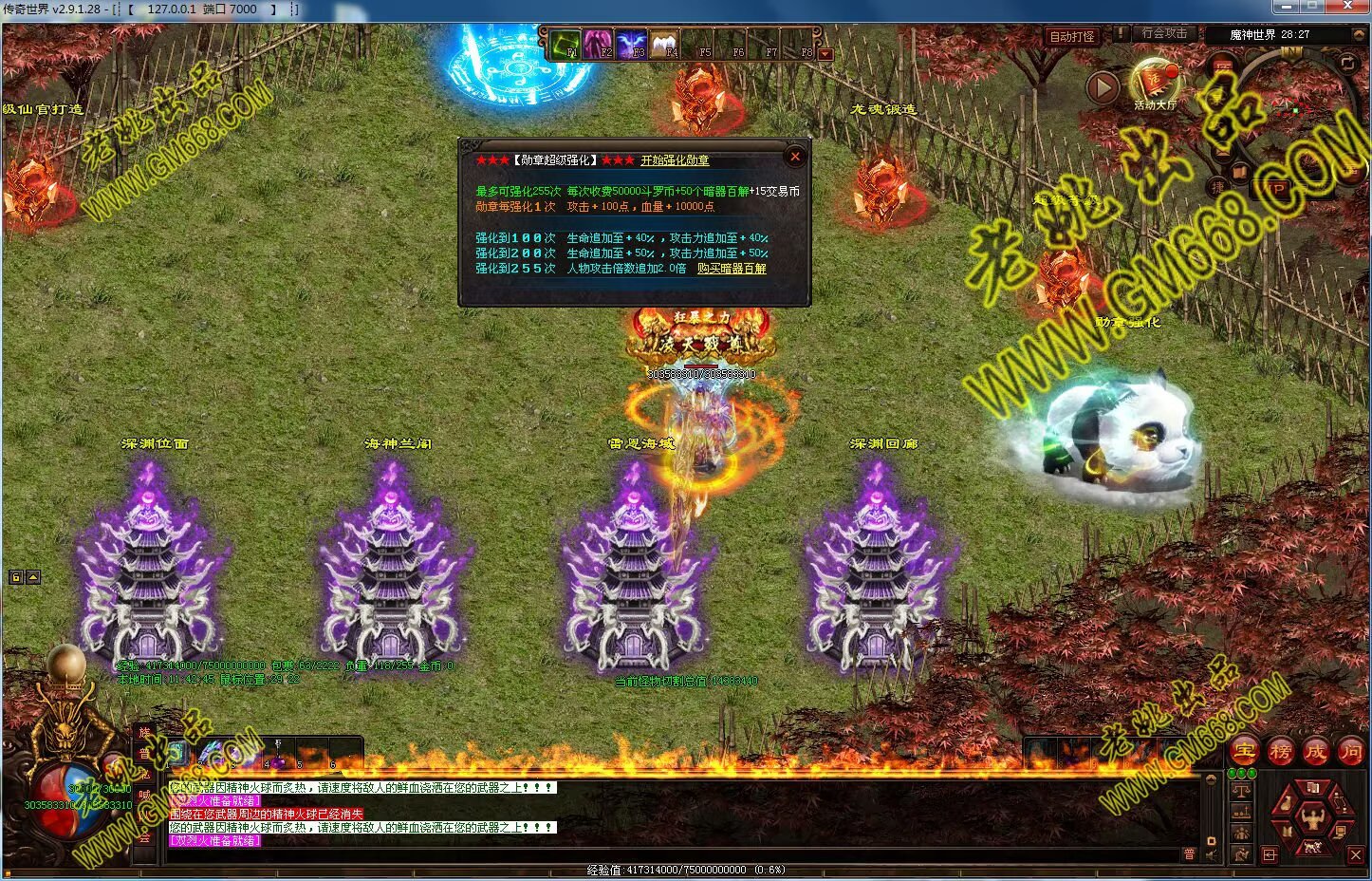Switch chat channel to 喊 shout
1372x881 pixels.
(x=144, y=796)
